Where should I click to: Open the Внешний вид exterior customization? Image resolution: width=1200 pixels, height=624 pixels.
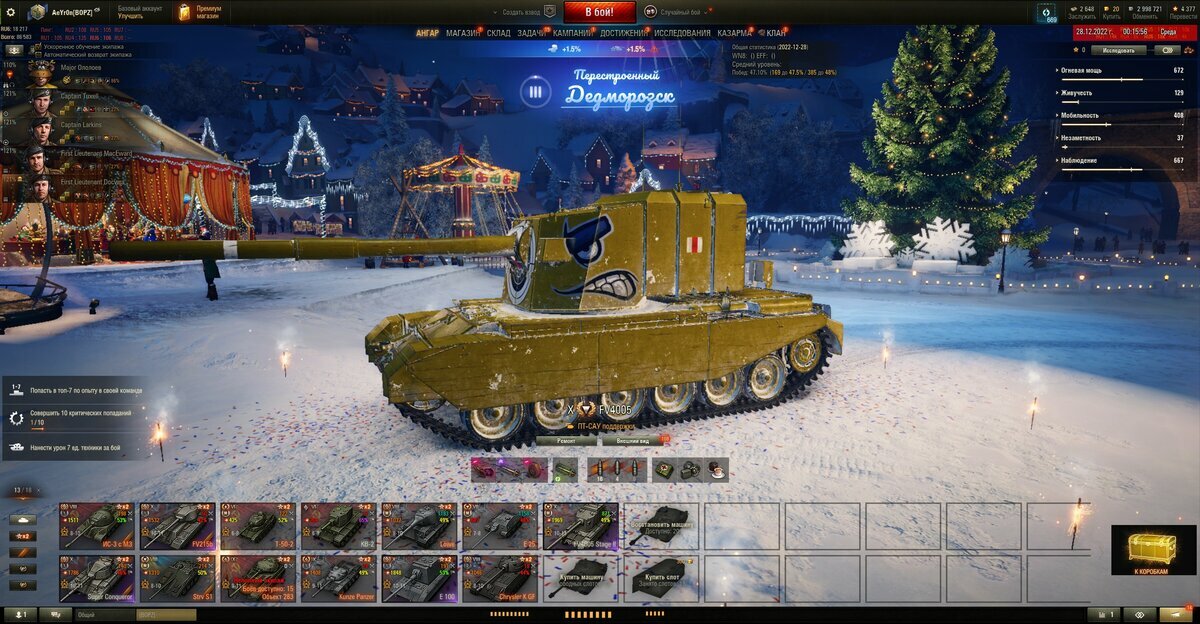pyautogui.click(x=634, y=440)
